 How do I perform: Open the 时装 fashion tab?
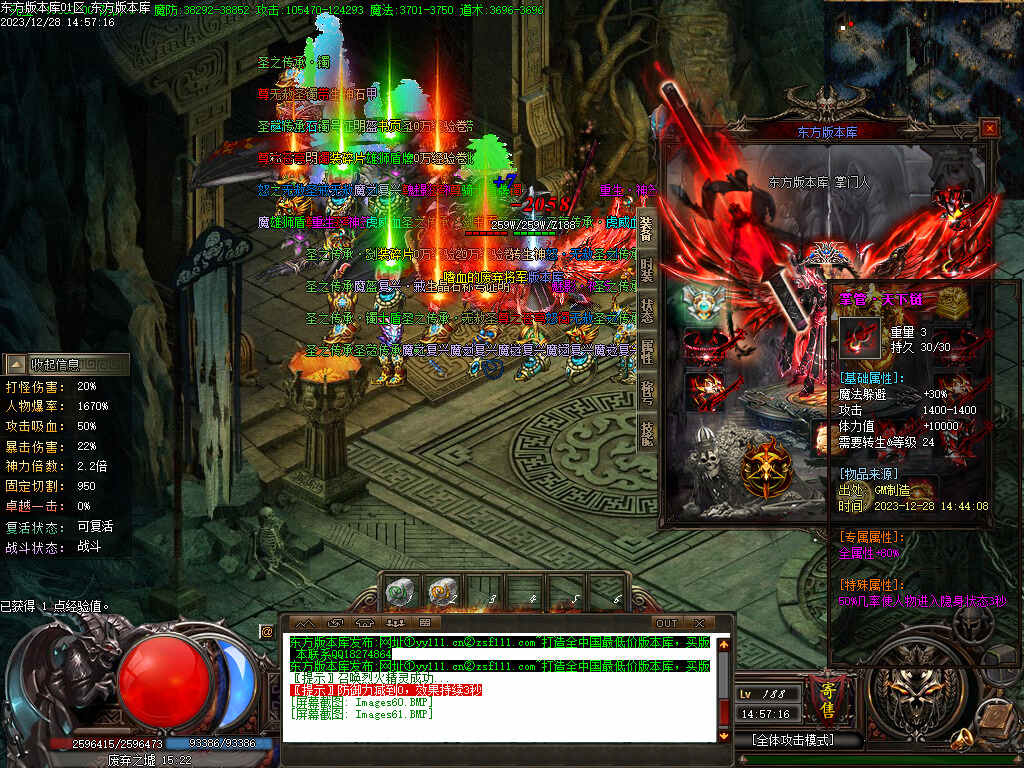[647, 268]
